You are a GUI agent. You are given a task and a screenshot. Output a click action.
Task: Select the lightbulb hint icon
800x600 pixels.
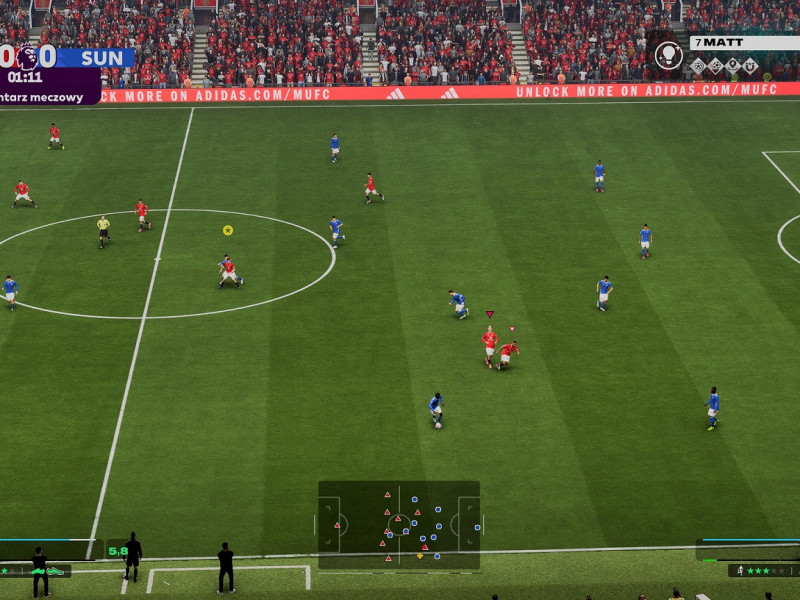pyautogui.click(x=668, y=55)
